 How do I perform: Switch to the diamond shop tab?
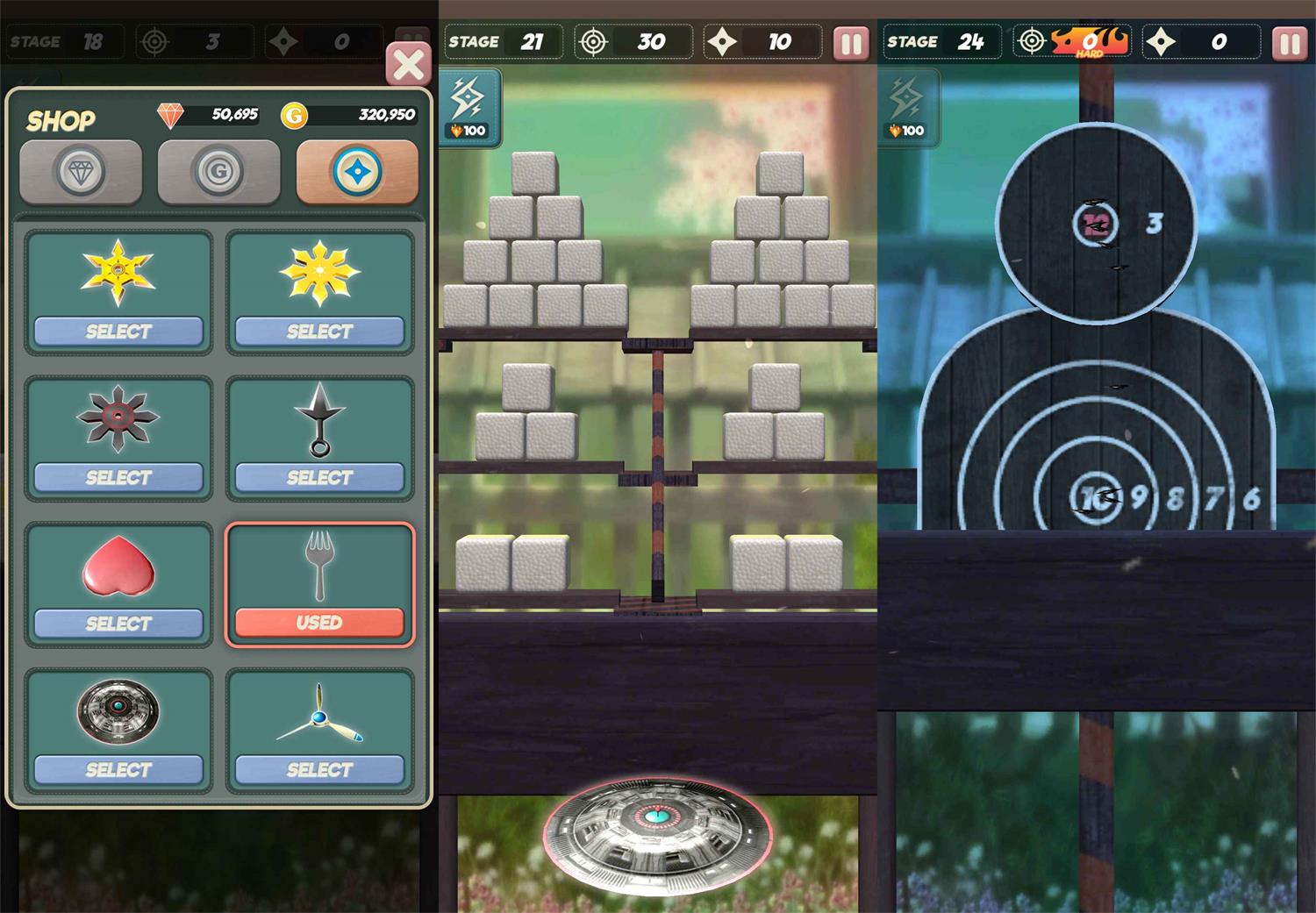[81, 172]
